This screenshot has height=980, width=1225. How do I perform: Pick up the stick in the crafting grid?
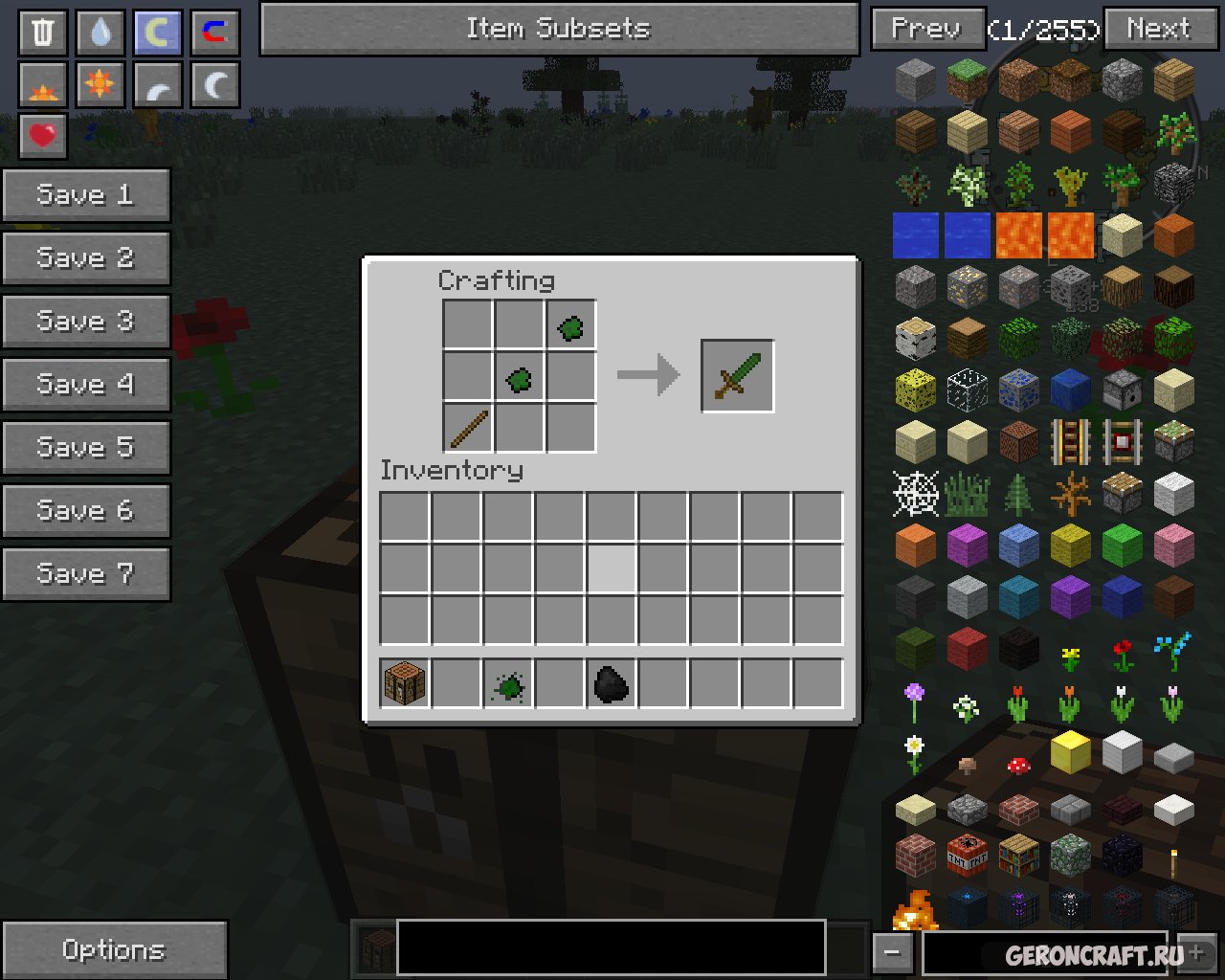coord(468,428)
